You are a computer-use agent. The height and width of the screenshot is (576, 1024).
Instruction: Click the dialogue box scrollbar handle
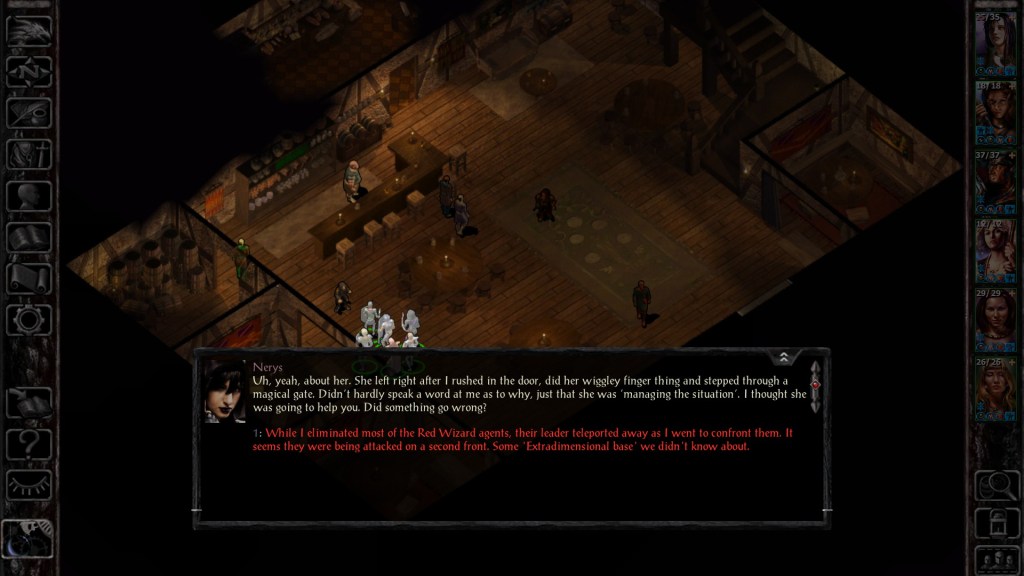815,384
